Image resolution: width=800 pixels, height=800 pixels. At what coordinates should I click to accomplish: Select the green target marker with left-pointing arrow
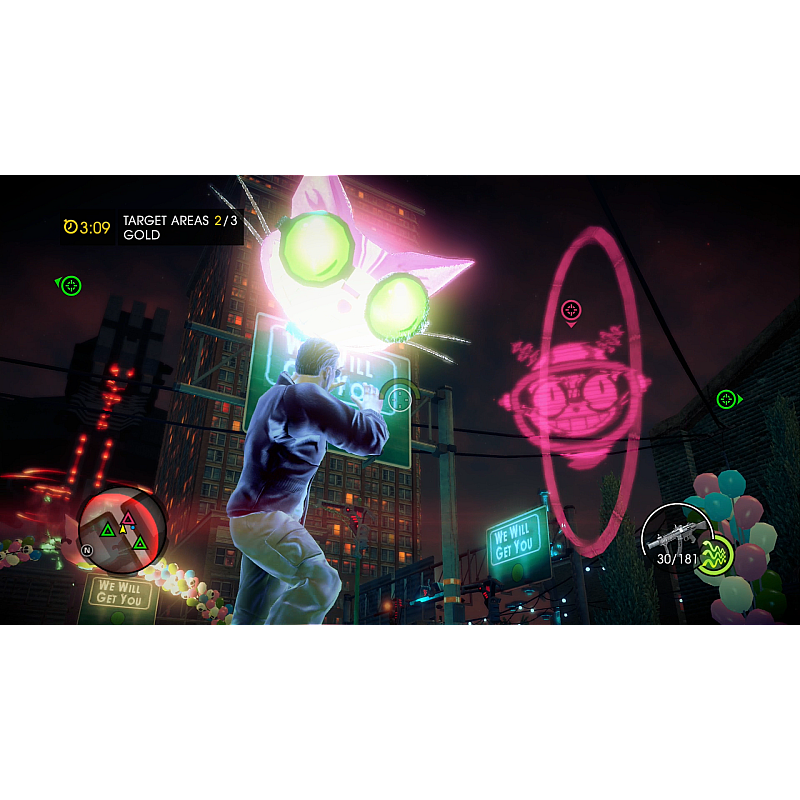click(70, 286)
